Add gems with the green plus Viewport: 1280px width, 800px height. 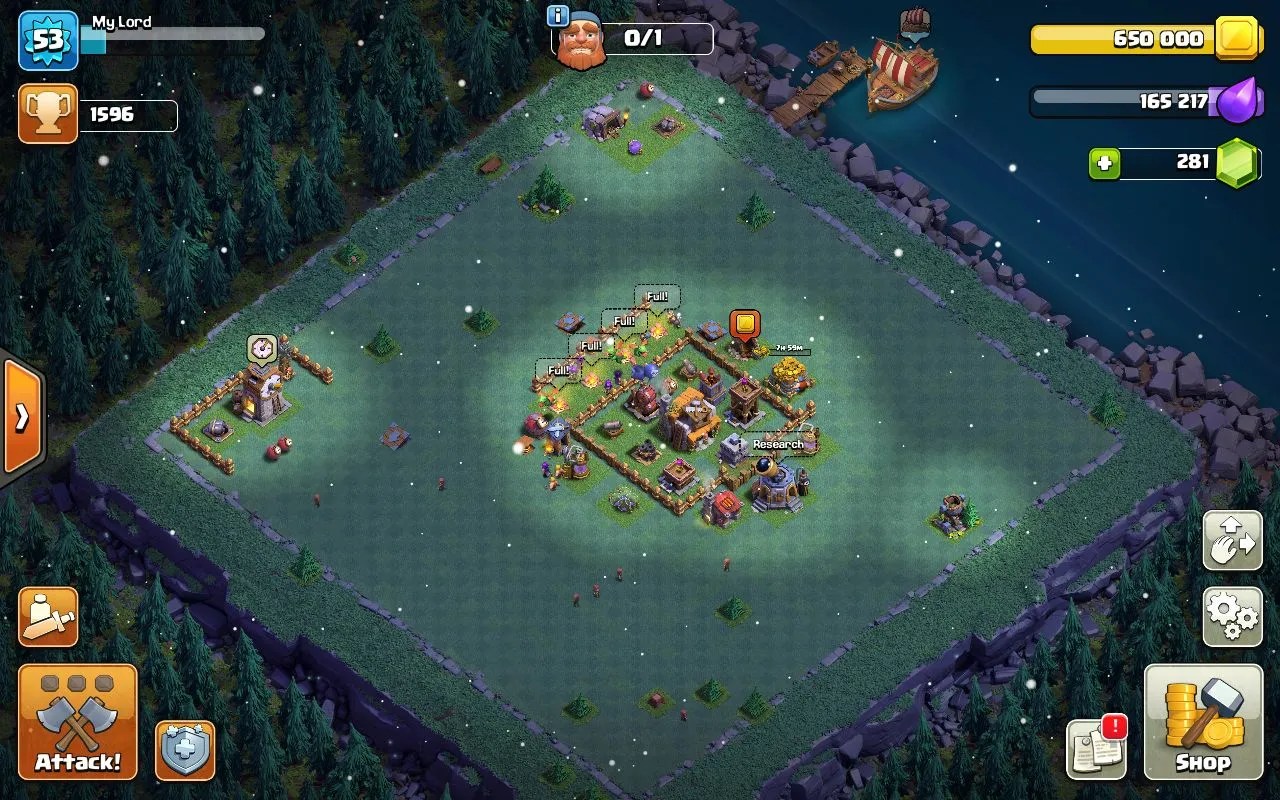tap(1104, 164)
